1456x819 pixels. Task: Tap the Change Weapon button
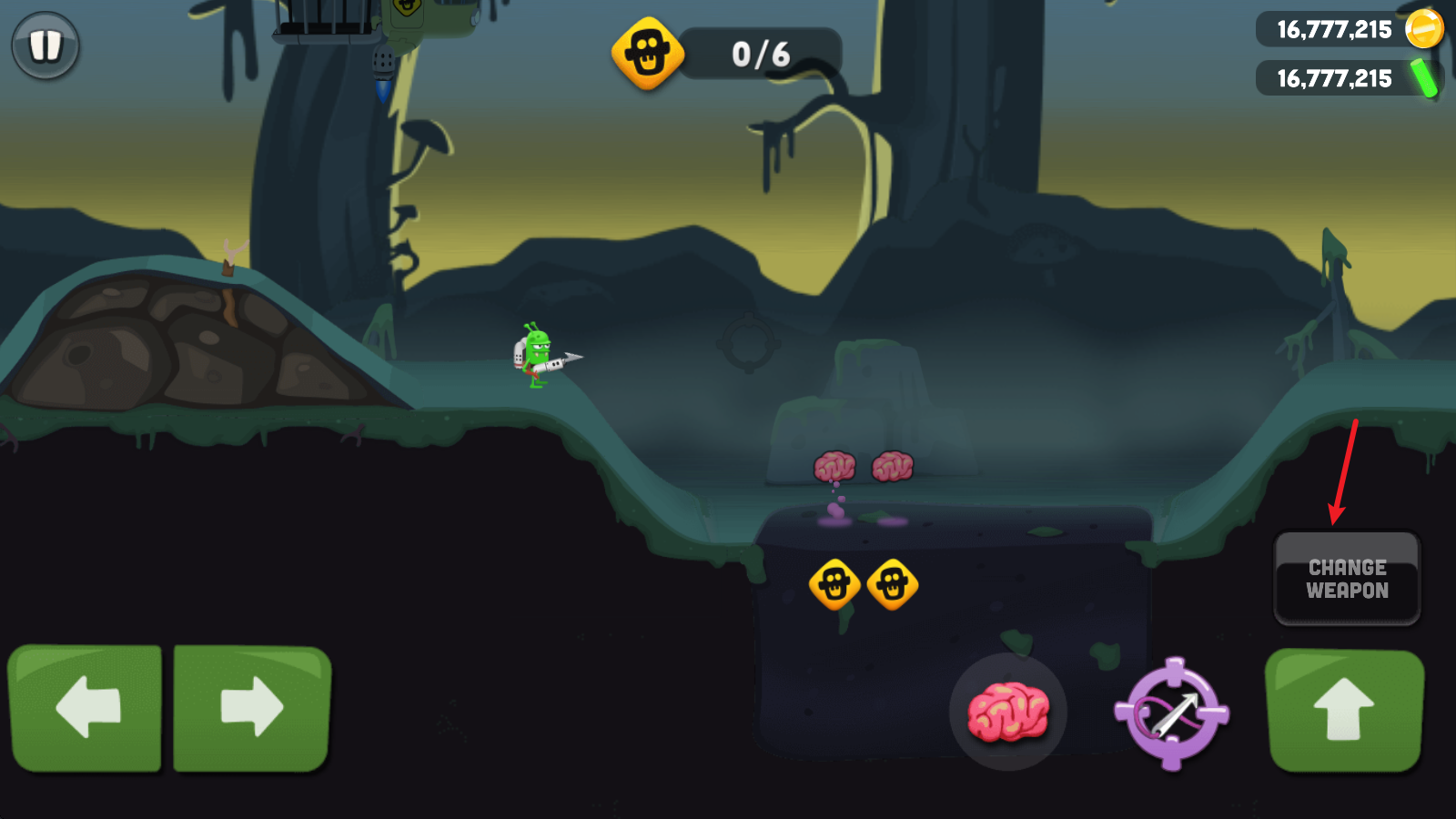(x=1347, y=579)
